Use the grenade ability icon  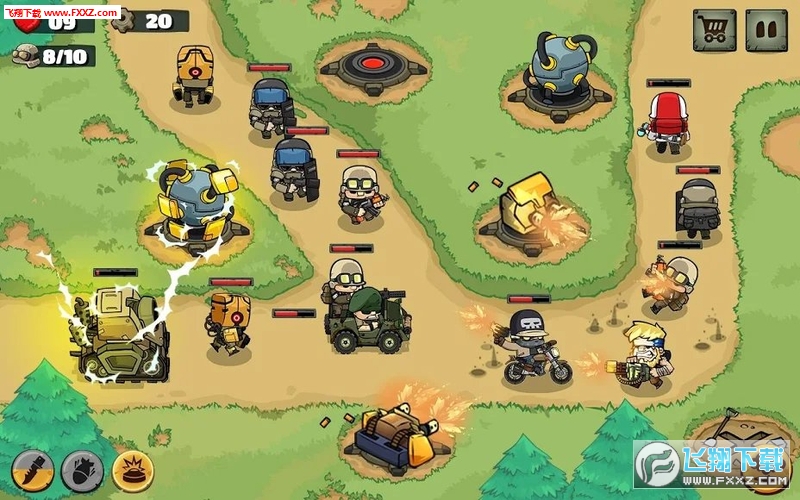[x=82, y=470]
